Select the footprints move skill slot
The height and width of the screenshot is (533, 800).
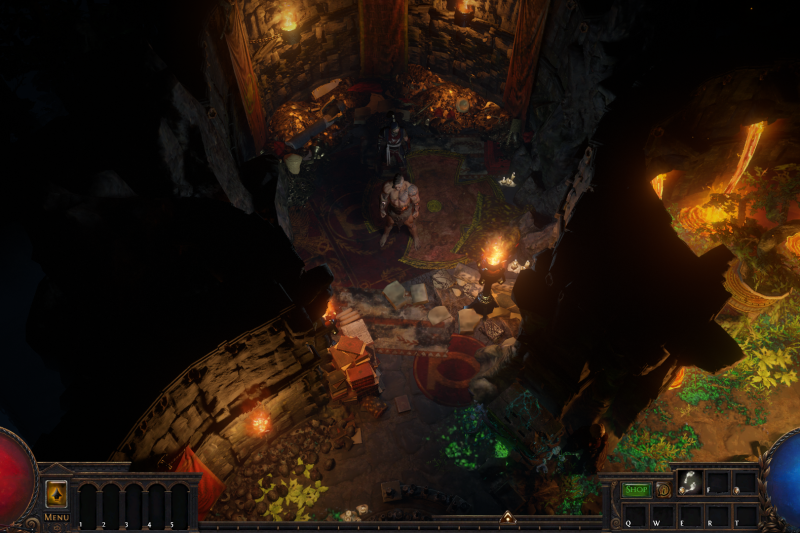[x=690, y=484]
